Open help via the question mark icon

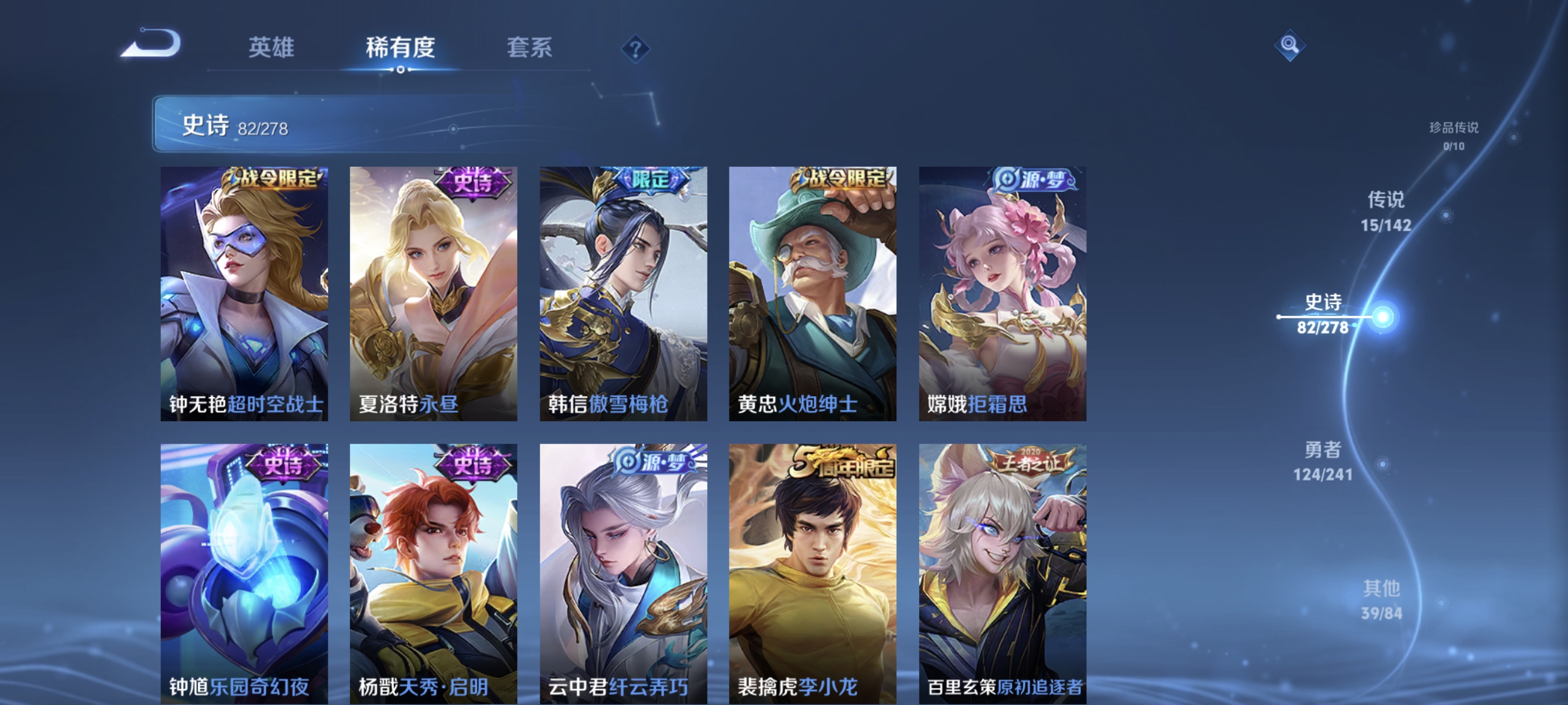(635, 50)
